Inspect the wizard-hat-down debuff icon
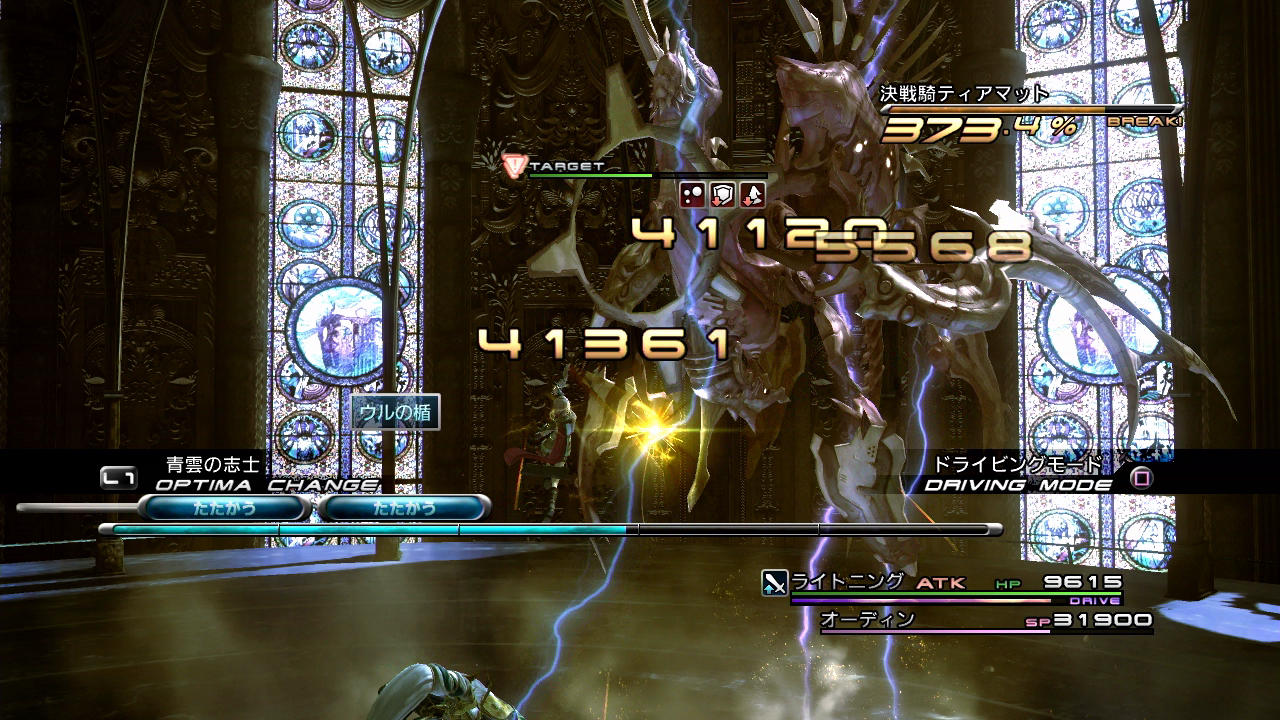The image size is (1280, 720). click(752, 194)
